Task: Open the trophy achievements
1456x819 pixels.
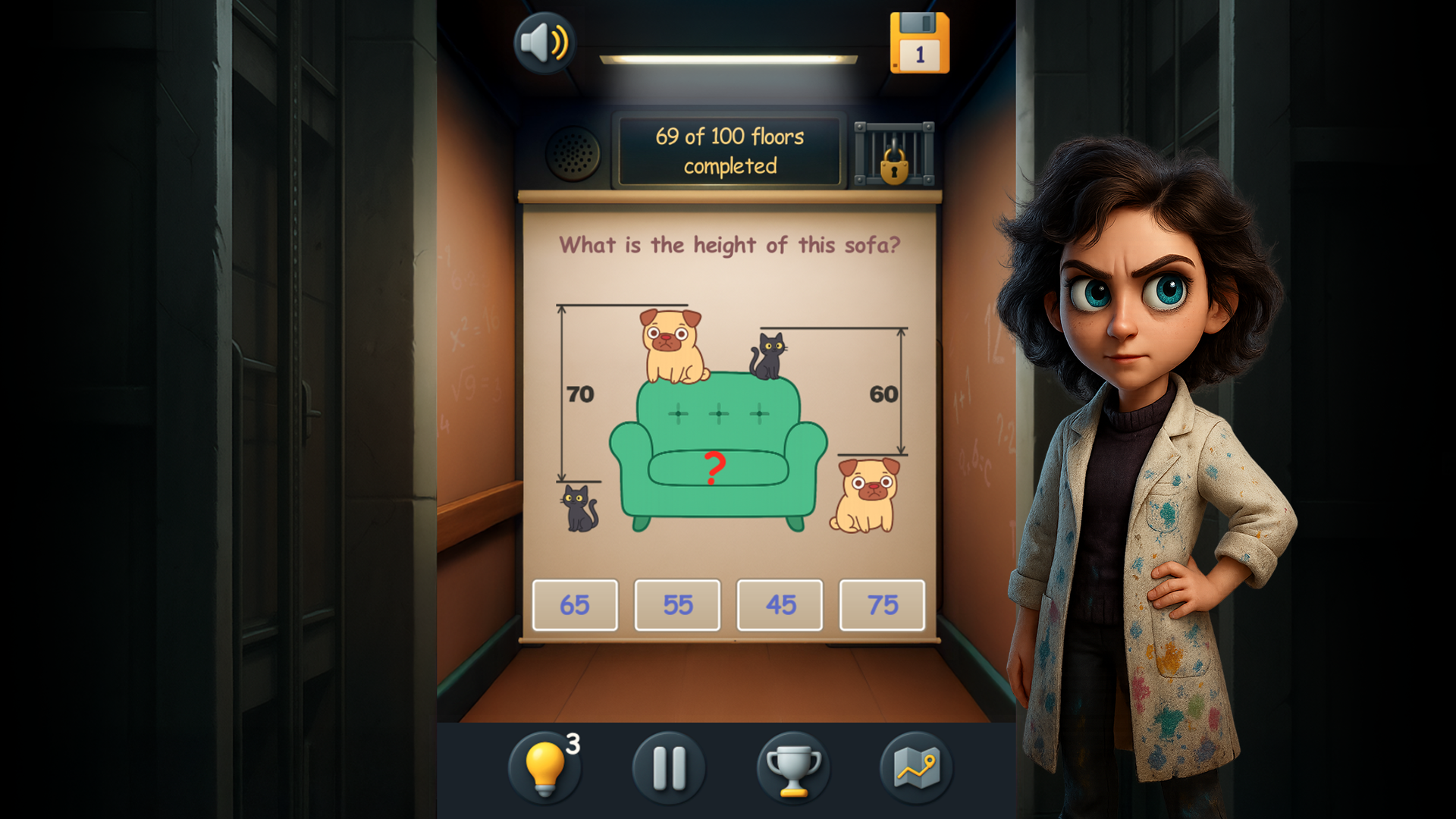Action: pyautogui.click(x=792, y=767)
